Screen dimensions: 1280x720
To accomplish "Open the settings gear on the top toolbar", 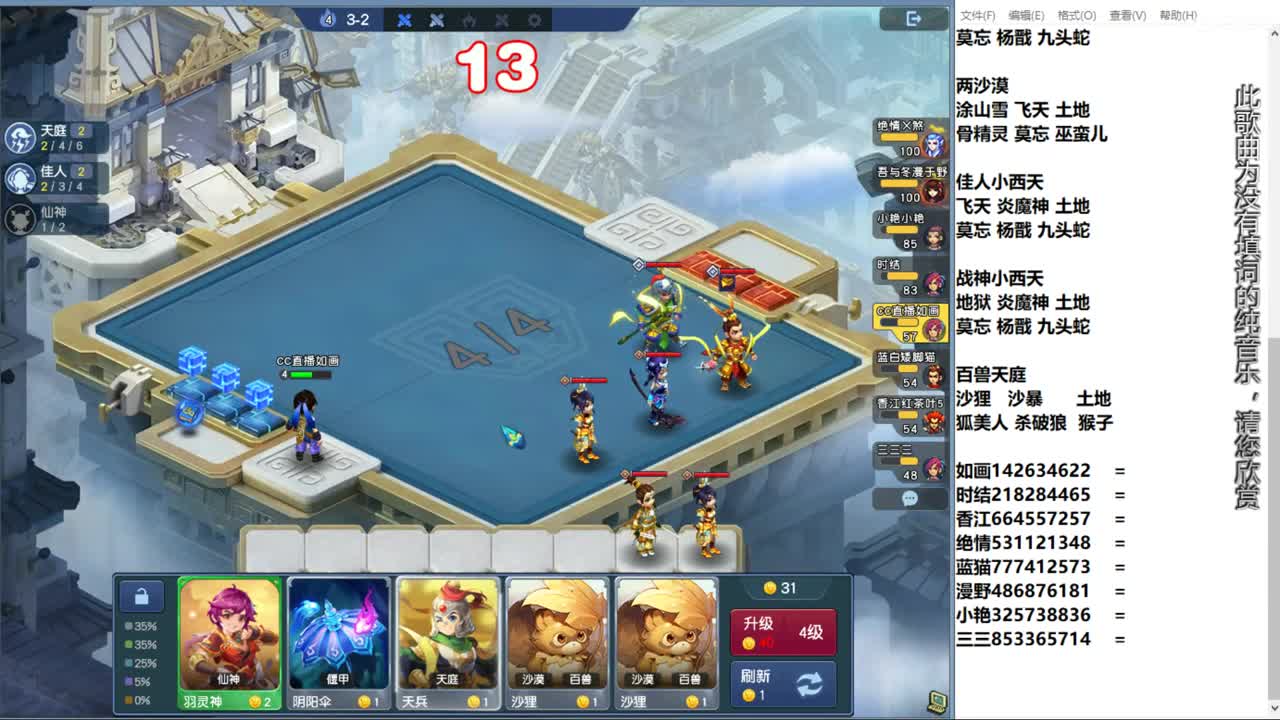I will coord(535,20).
